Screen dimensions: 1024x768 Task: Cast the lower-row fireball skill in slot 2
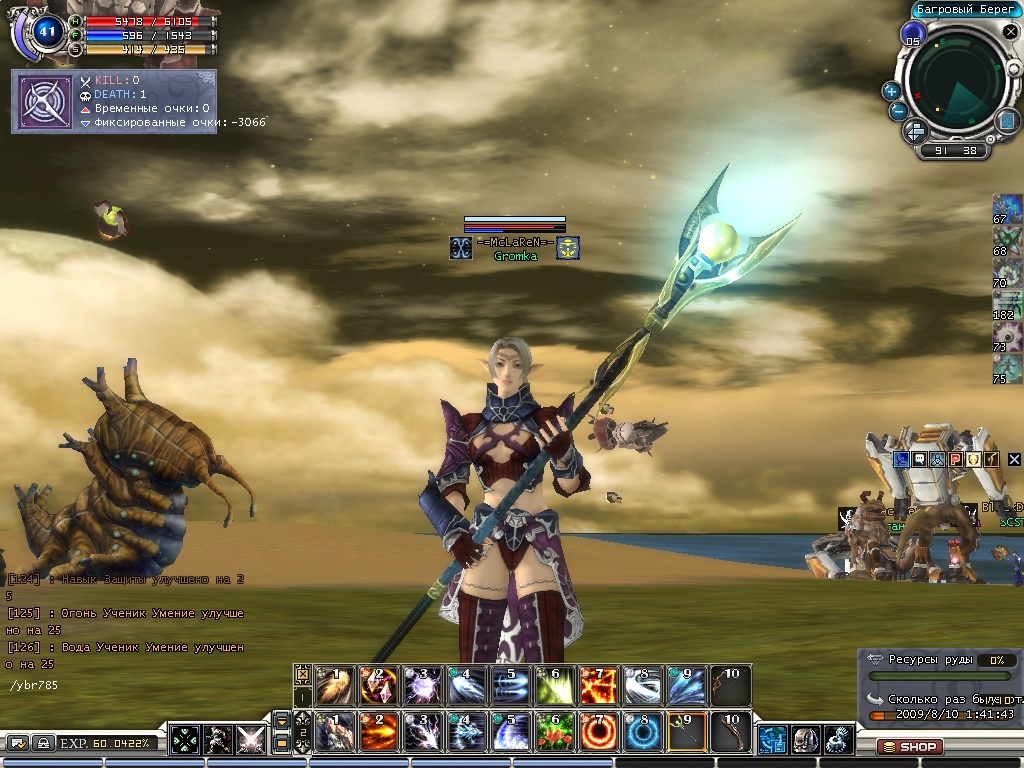379,733
